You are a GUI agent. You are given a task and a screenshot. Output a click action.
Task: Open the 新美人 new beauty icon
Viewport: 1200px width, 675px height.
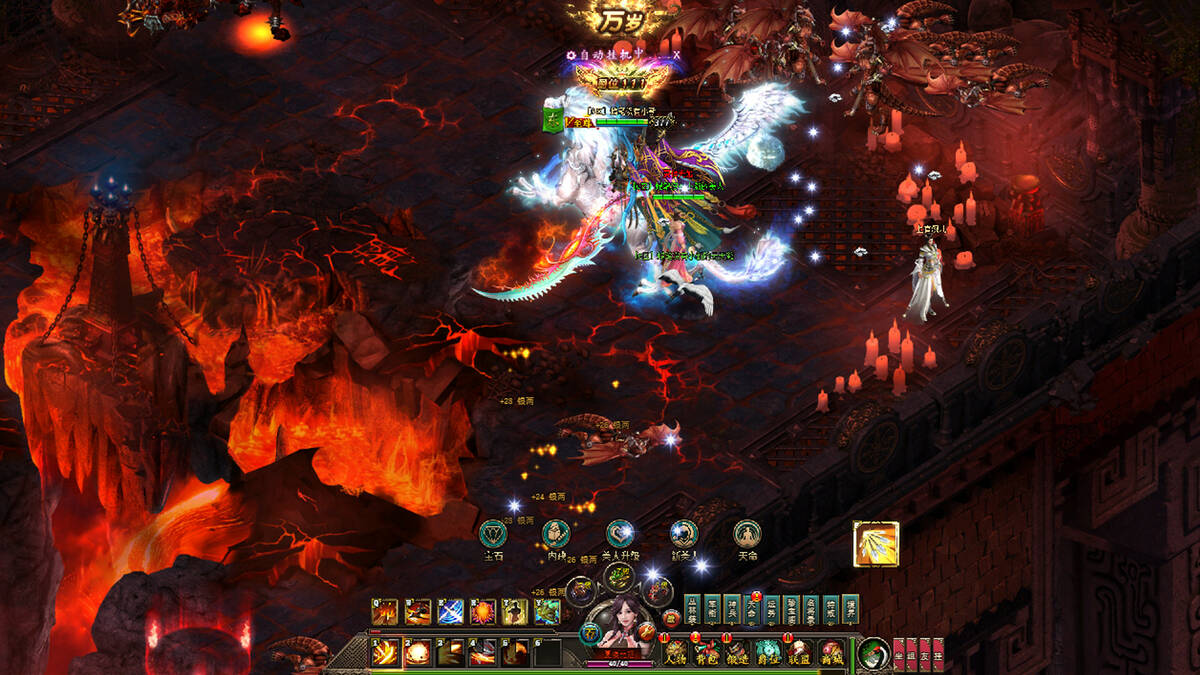pos(684,534)
